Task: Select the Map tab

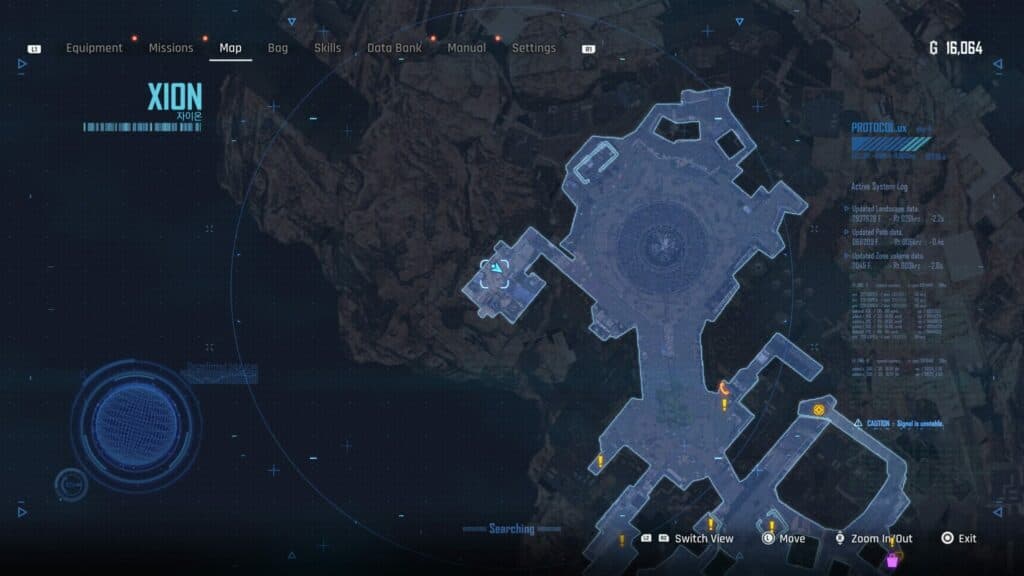Action: pyautogui.click(x=230, y=48)
